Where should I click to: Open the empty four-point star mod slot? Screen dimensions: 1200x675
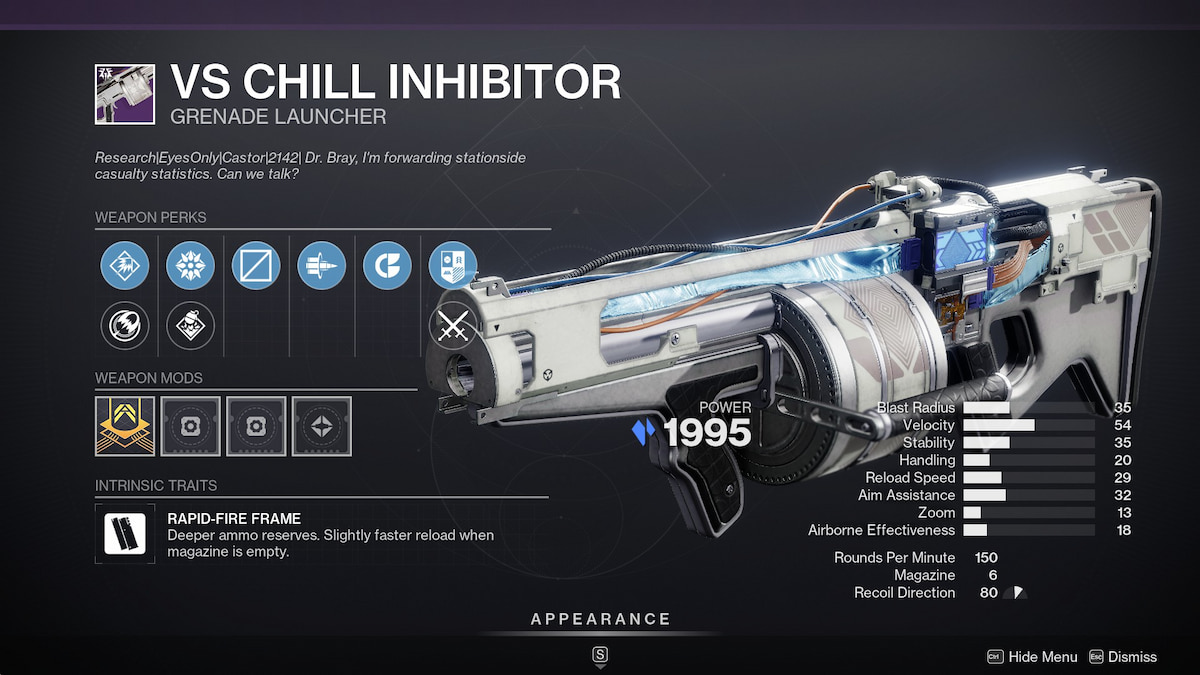click(x=321, y=426)
